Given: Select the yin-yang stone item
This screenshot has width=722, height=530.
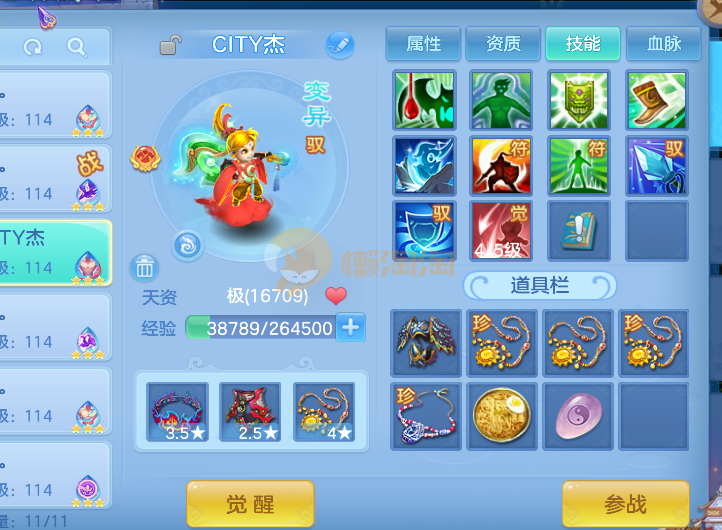Looking at the screenshot, I should [x=579, y=412].
